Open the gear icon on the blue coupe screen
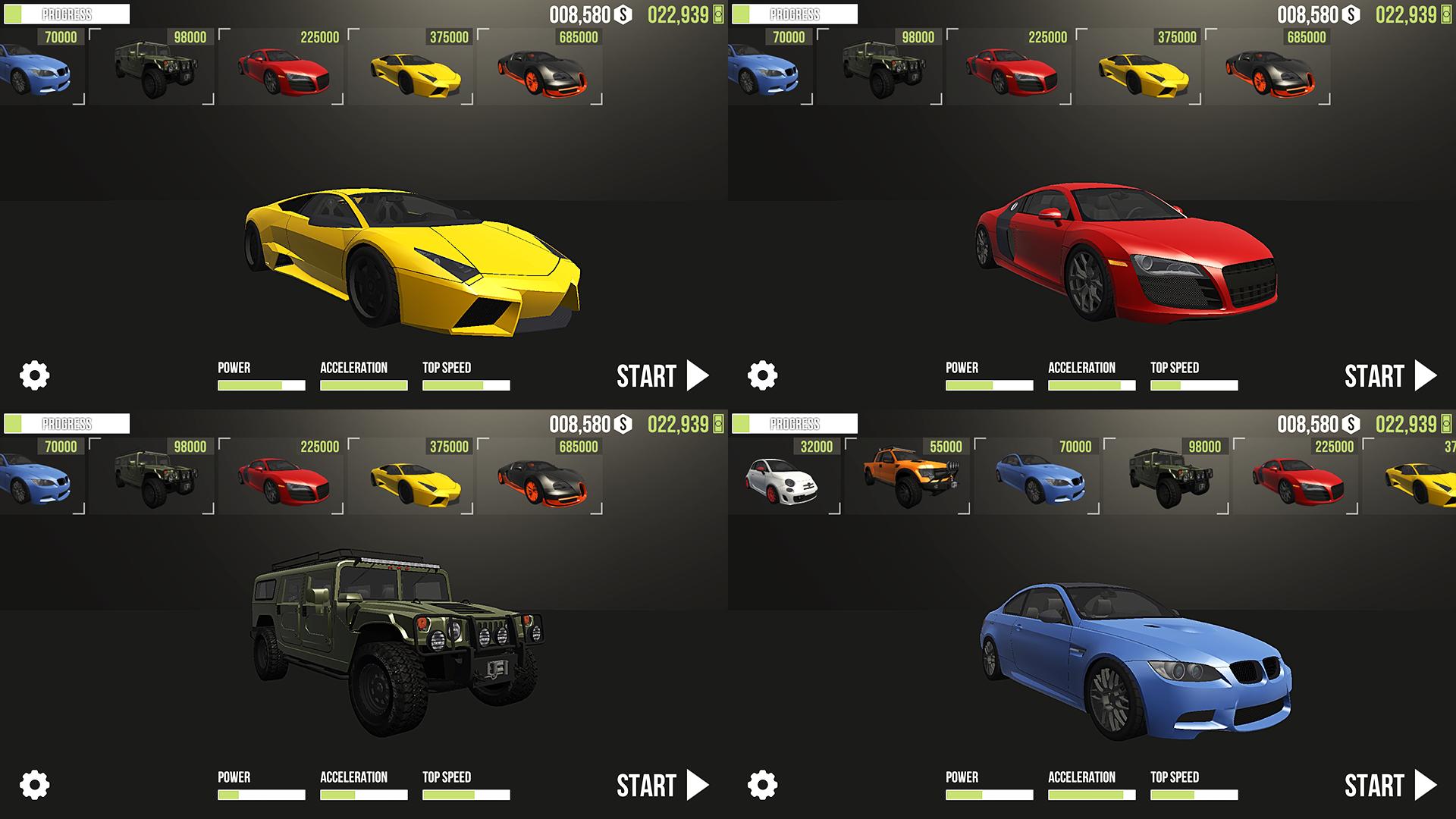This screenshot has width=1456, height=819. pyautogui.click(x=763, y=785)
